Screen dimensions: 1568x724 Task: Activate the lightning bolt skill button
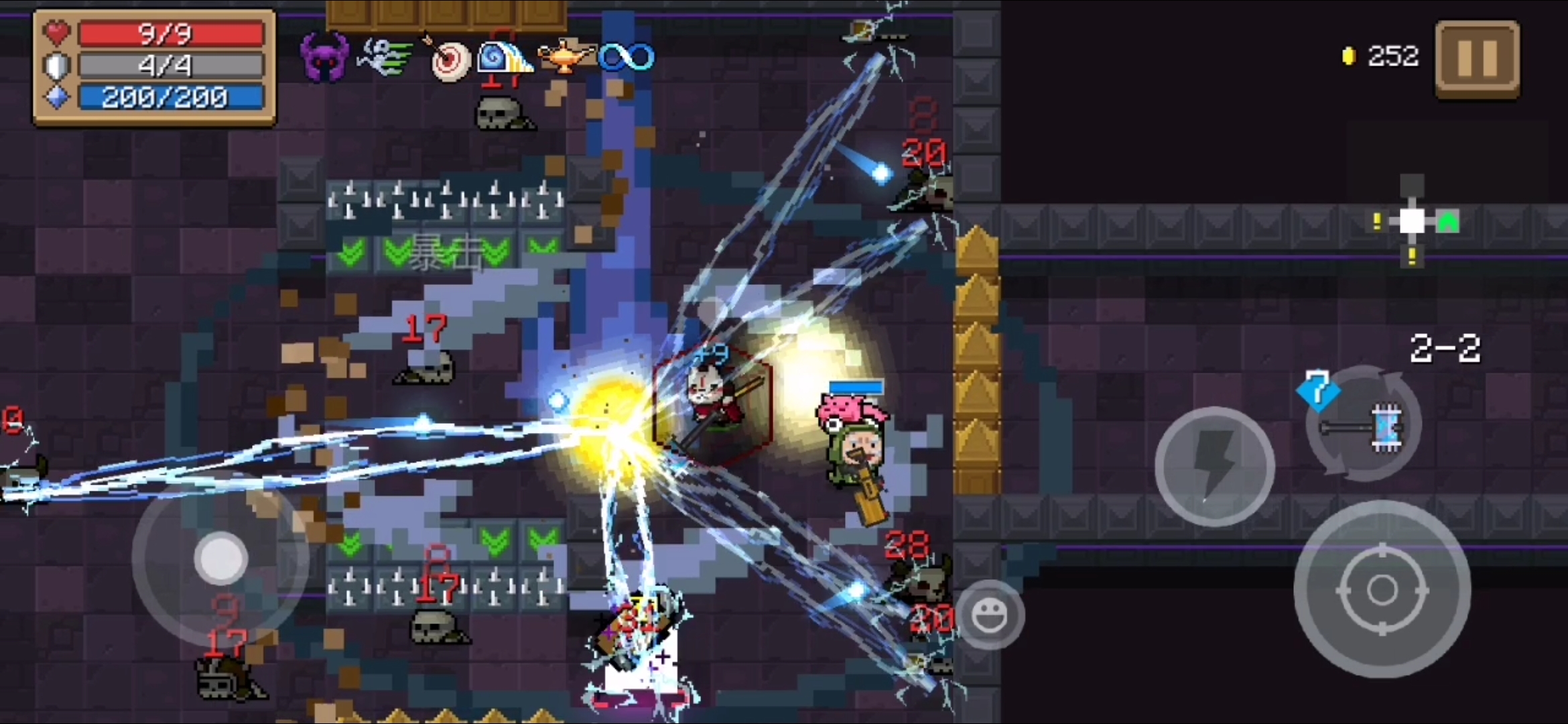pyautogui.click(x=1214, y=466)
